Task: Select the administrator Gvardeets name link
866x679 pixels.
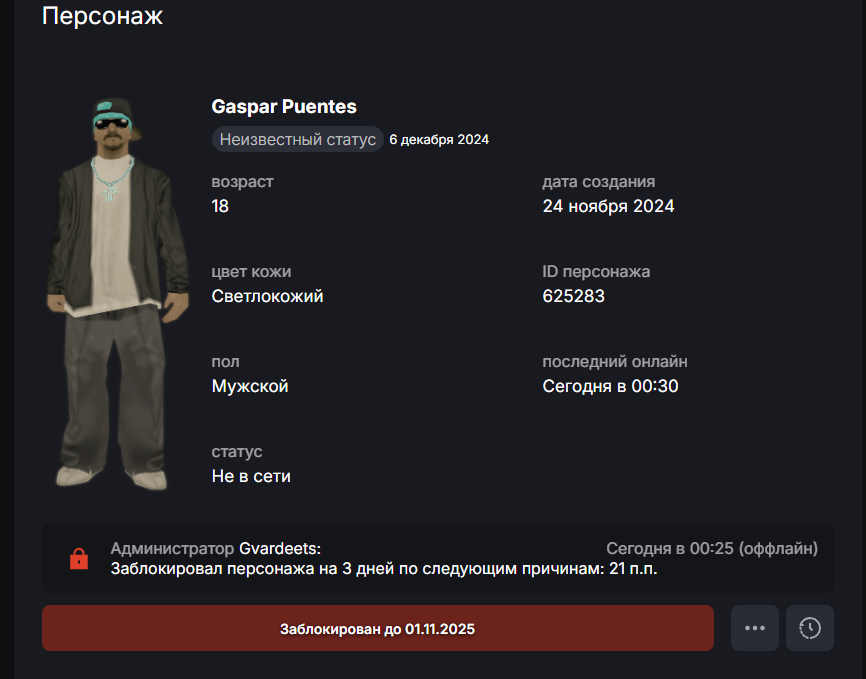Action: click(x=280, y=548)
